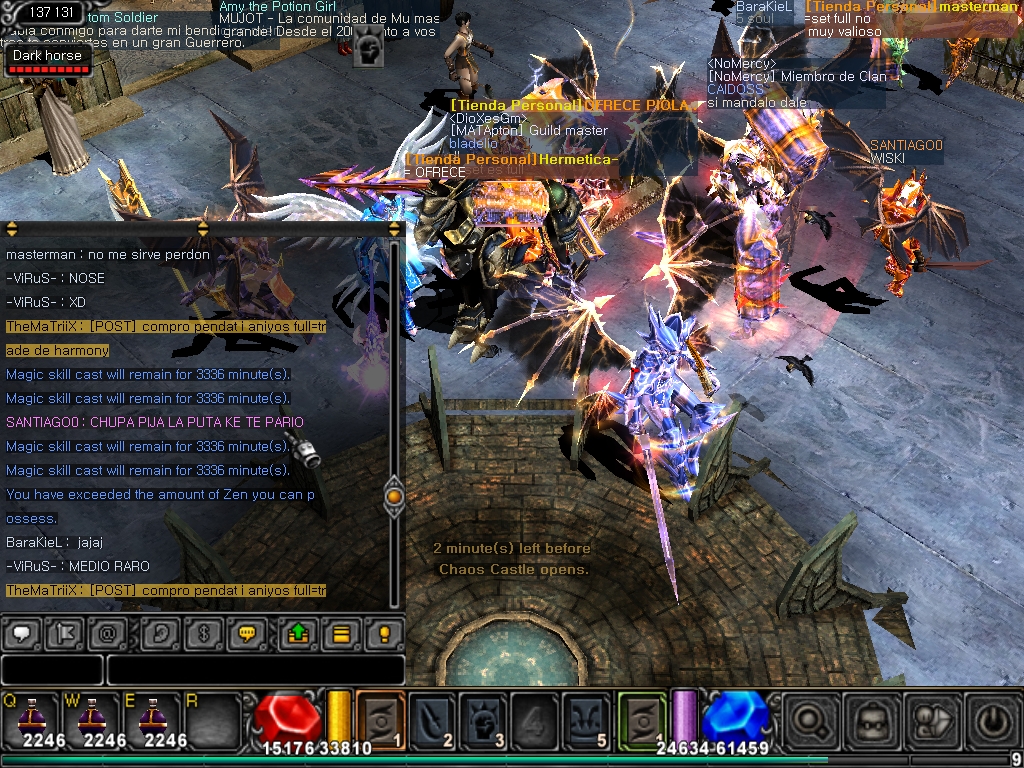Toggle the ear whisper button
Image resolution: width=1024 pixels, height=768 pixels.
click(158, 633)
